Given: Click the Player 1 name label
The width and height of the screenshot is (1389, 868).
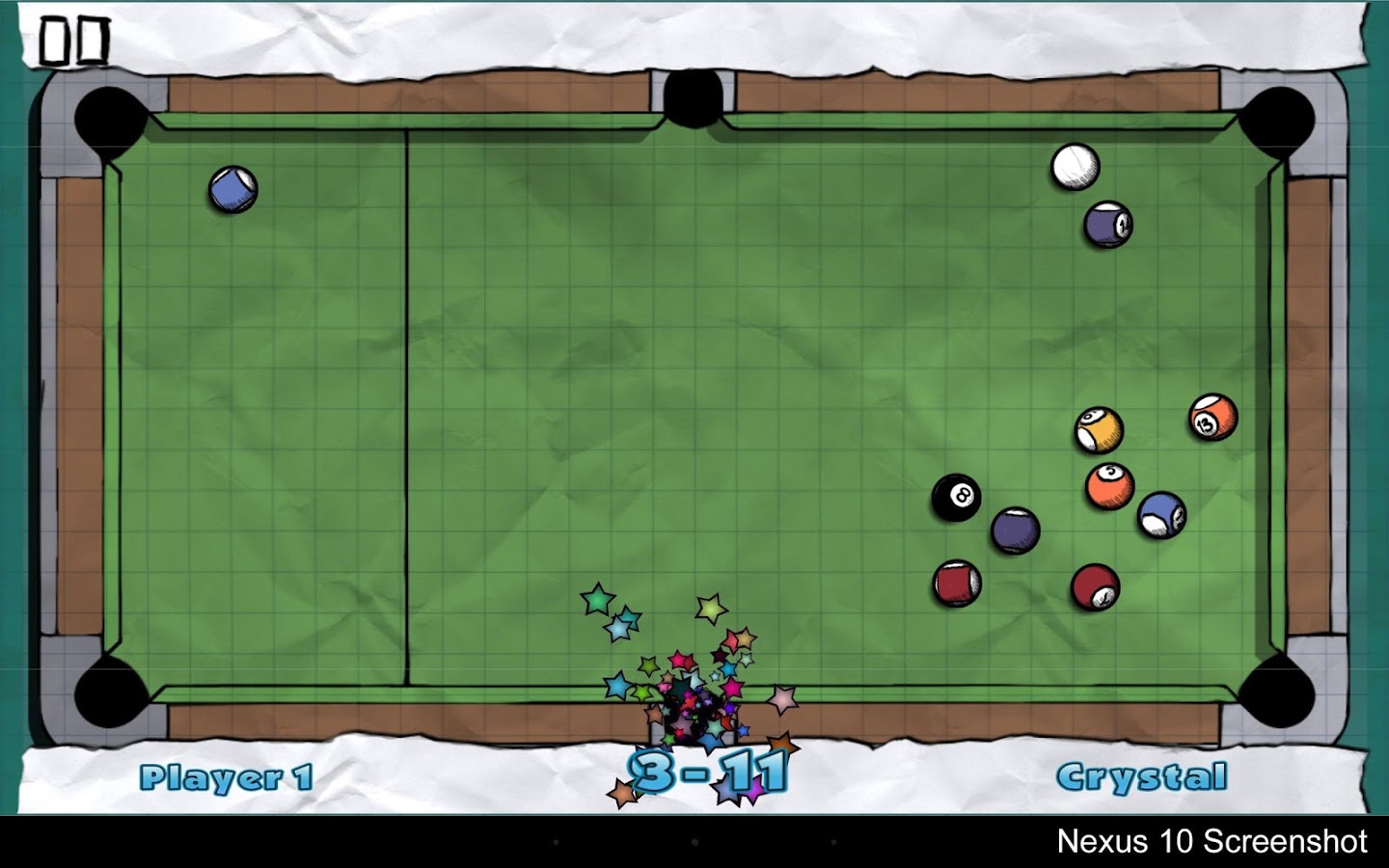Looking at the screenshot, I should 225,775.
